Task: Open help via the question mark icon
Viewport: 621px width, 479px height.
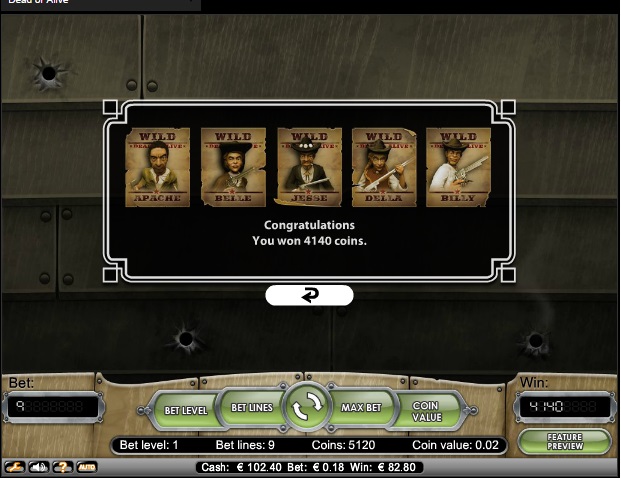Action: coord(62,467)
